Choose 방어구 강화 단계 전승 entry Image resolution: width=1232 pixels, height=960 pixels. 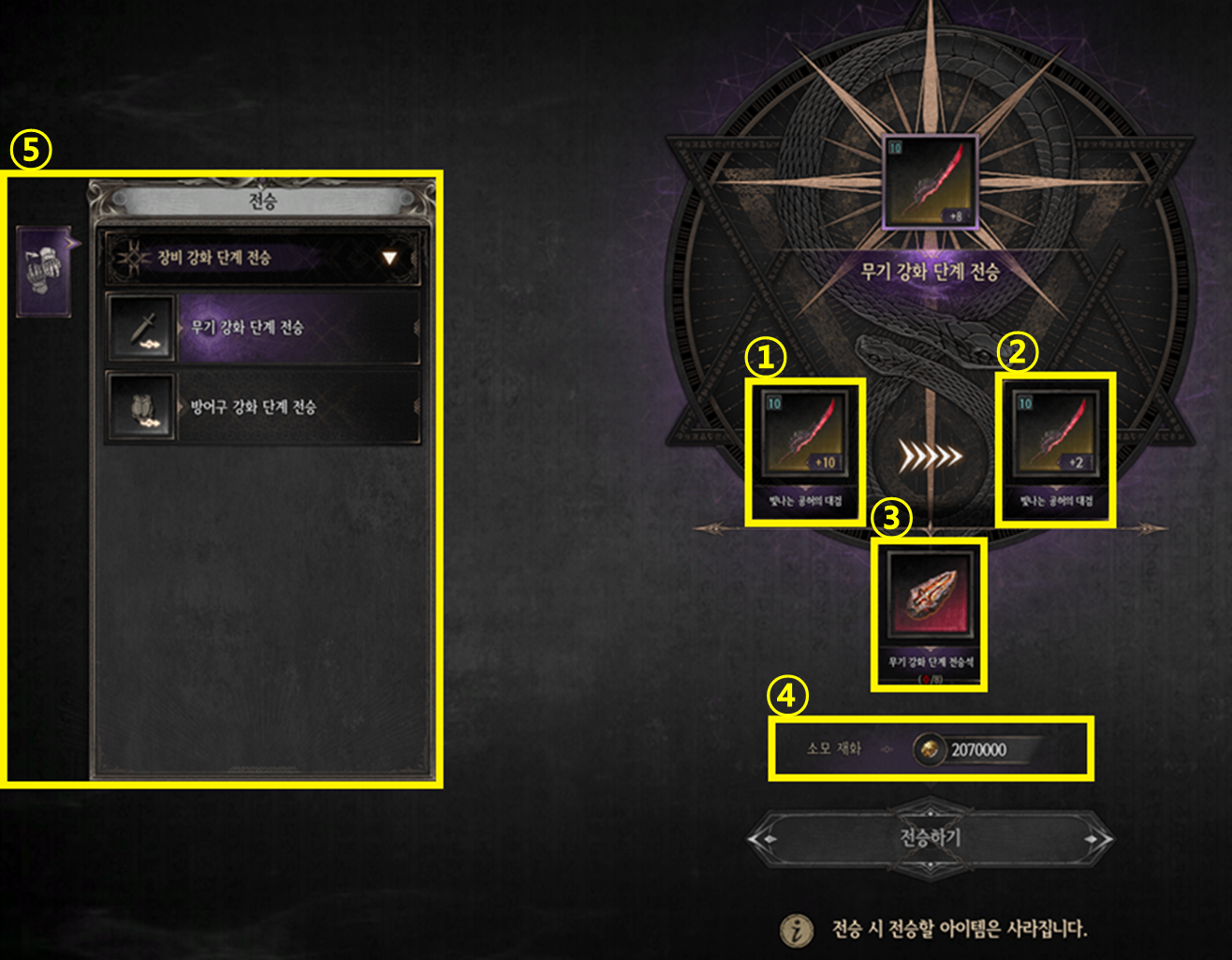coord(264,407)
